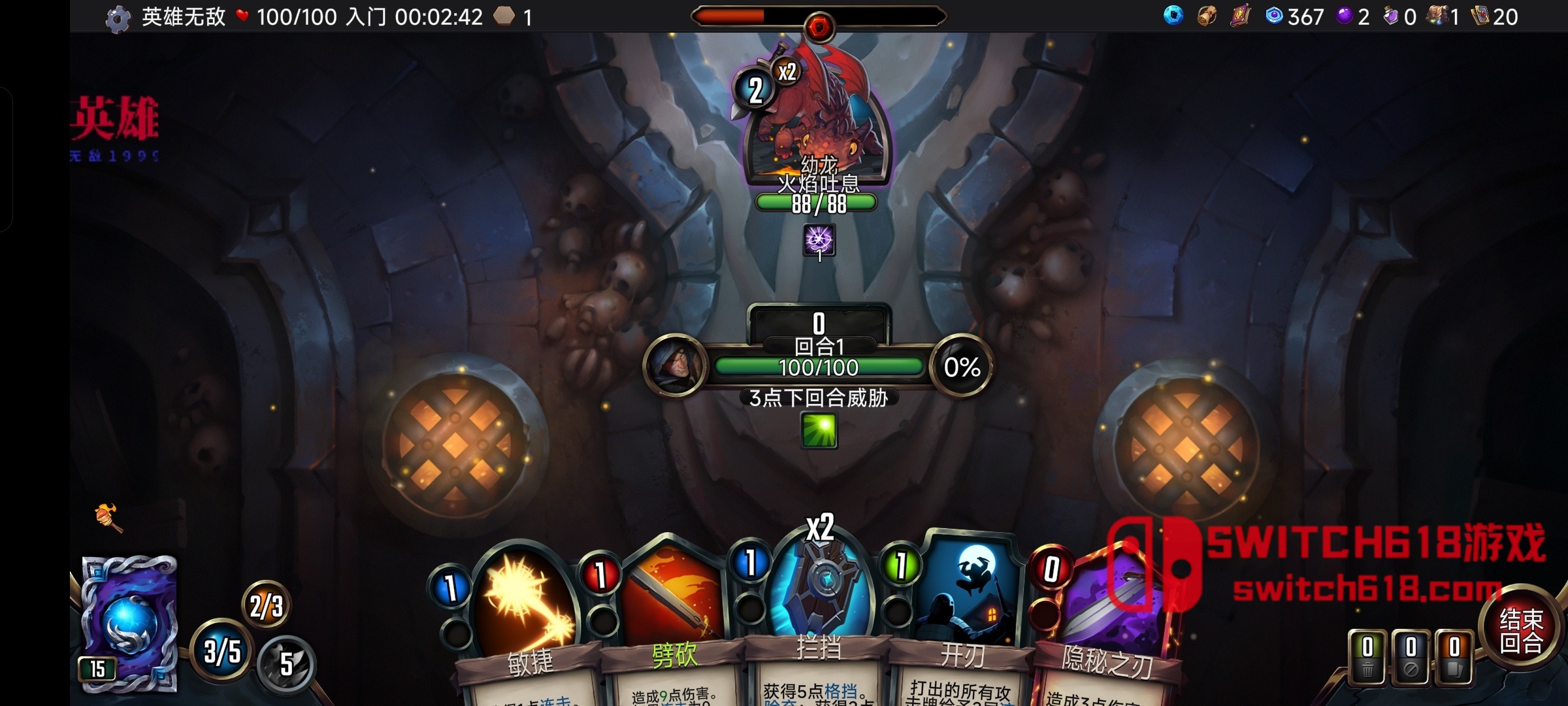Open the purple spellbook in top bar

point(1239,16)
